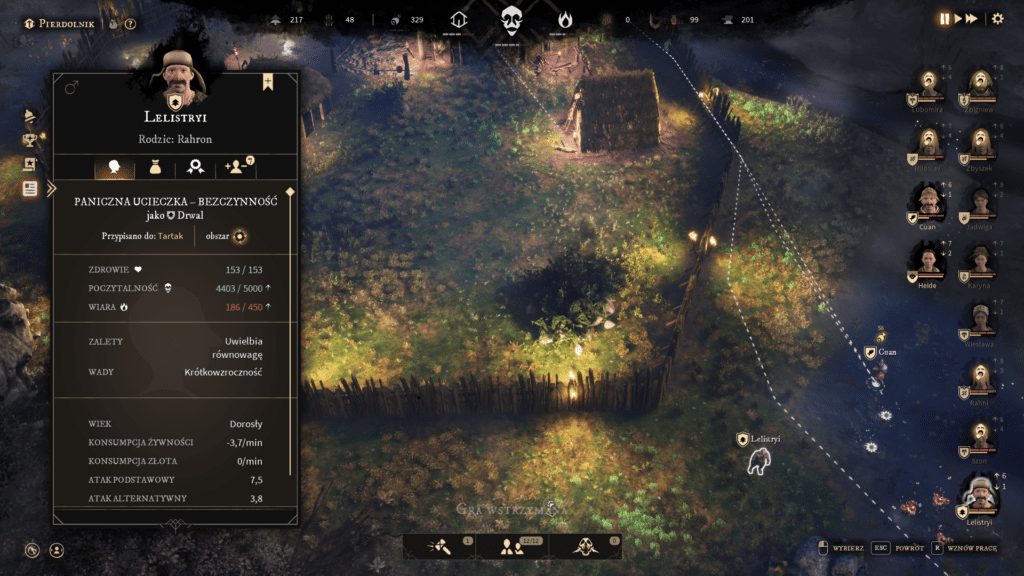Toggle the bookmark on Lelistryi's card
The width and height of the screenshot is (1024, 576).
click(268, 83)
